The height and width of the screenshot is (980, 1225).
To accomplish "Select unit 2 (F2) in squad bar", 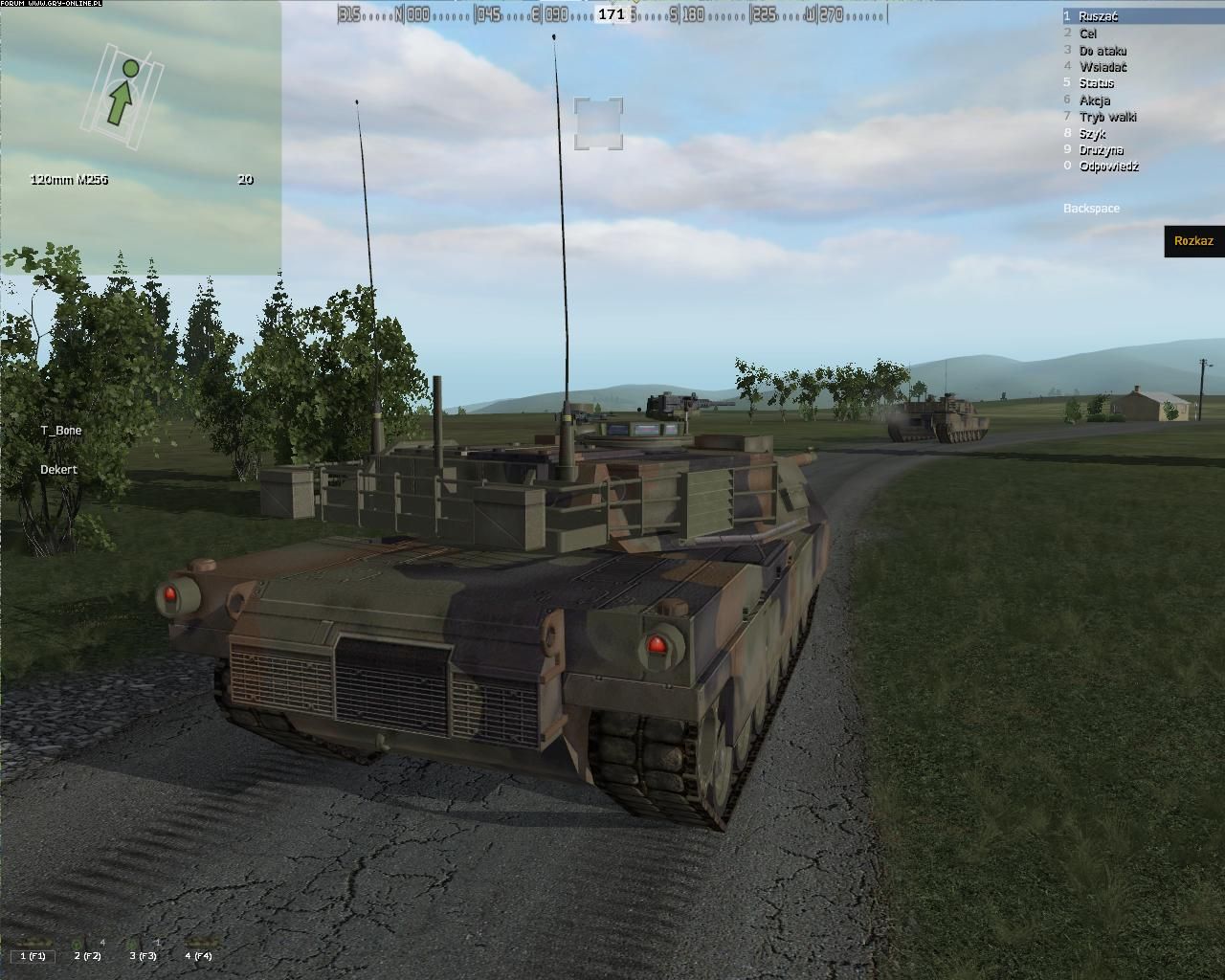I will (x=88, y=955).
